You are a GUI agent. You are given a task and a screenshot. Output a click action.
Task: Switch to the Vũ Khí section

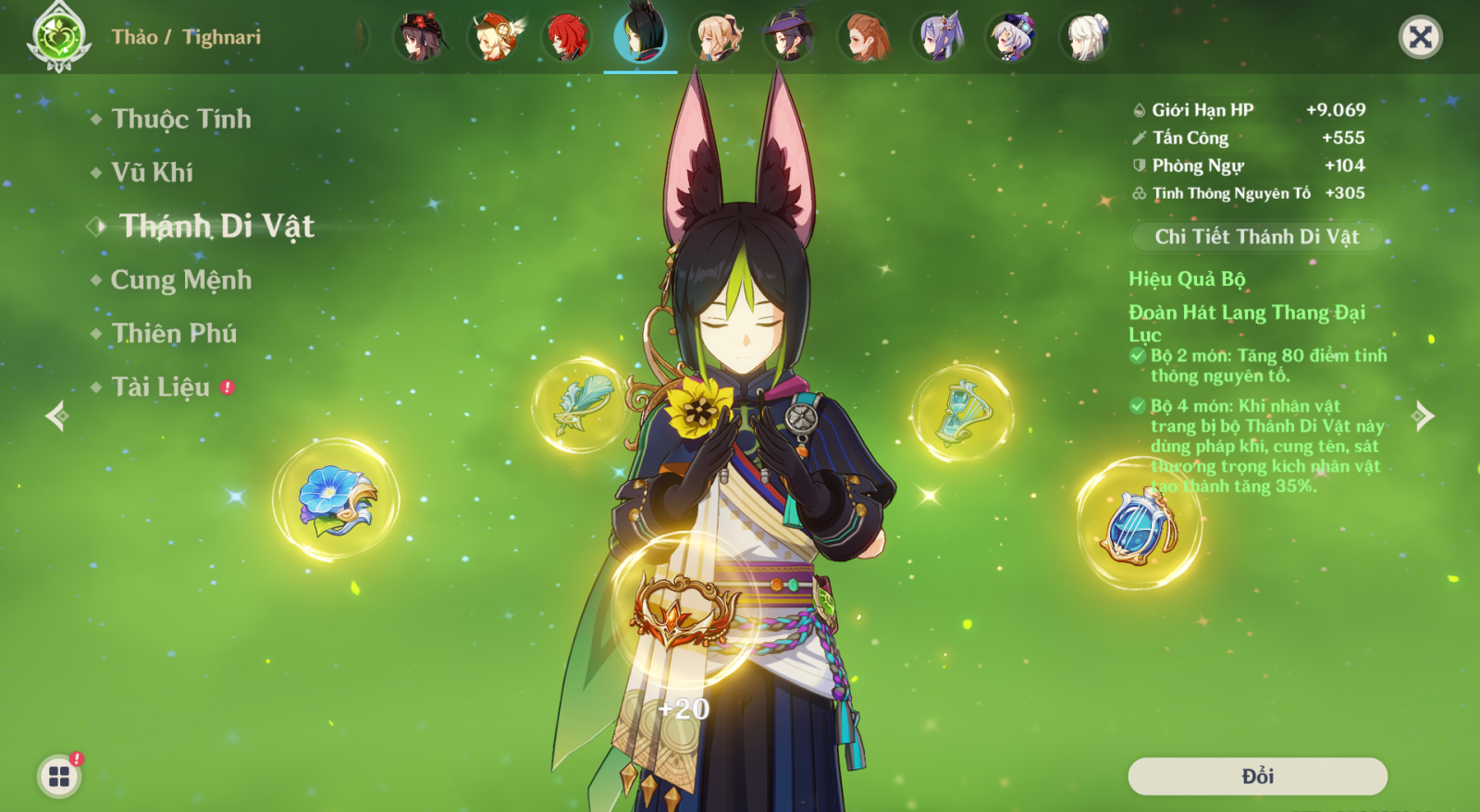coord(153,173)
